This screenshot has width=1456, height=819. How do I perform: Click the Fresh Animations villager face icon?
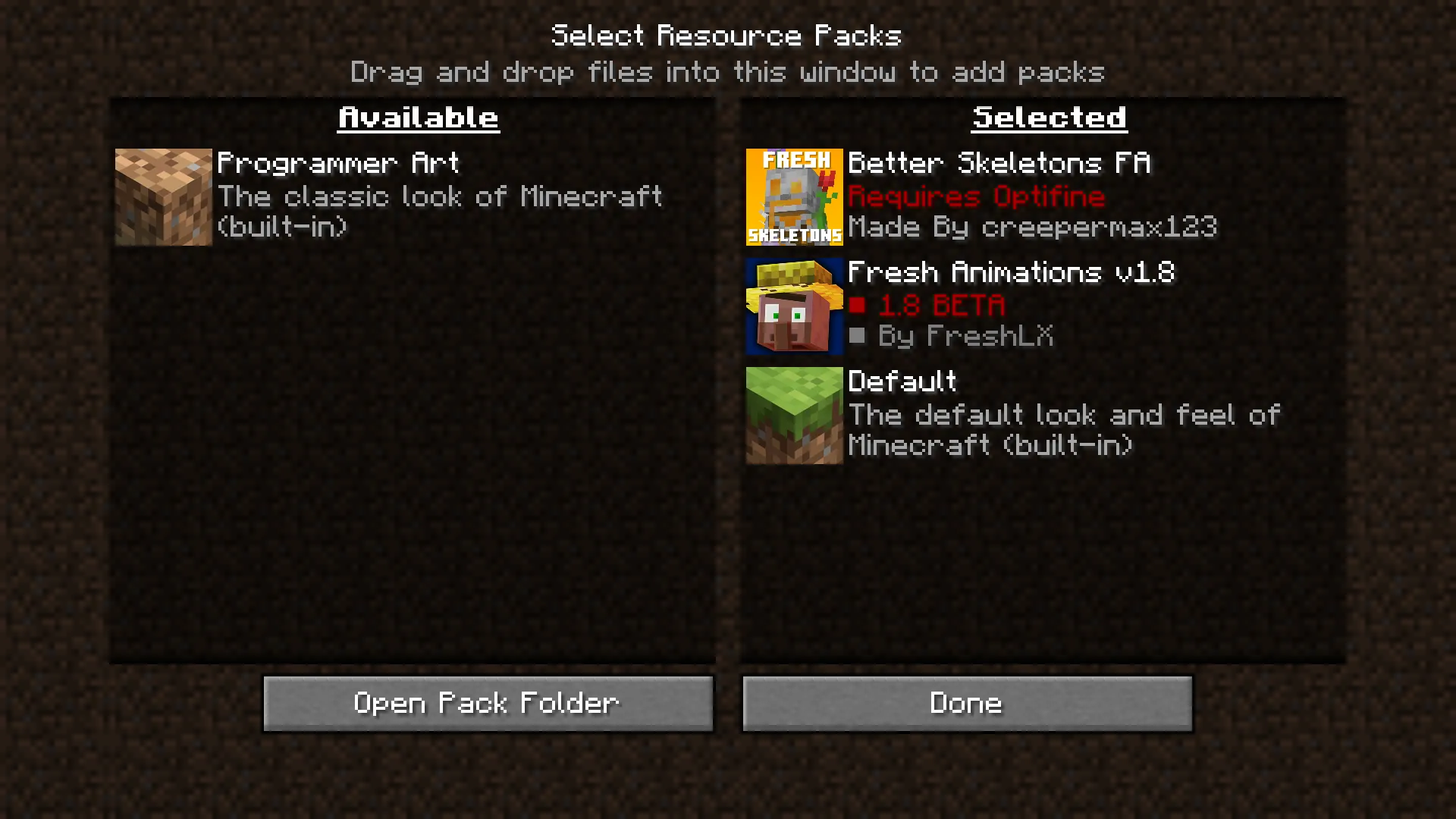793,306
